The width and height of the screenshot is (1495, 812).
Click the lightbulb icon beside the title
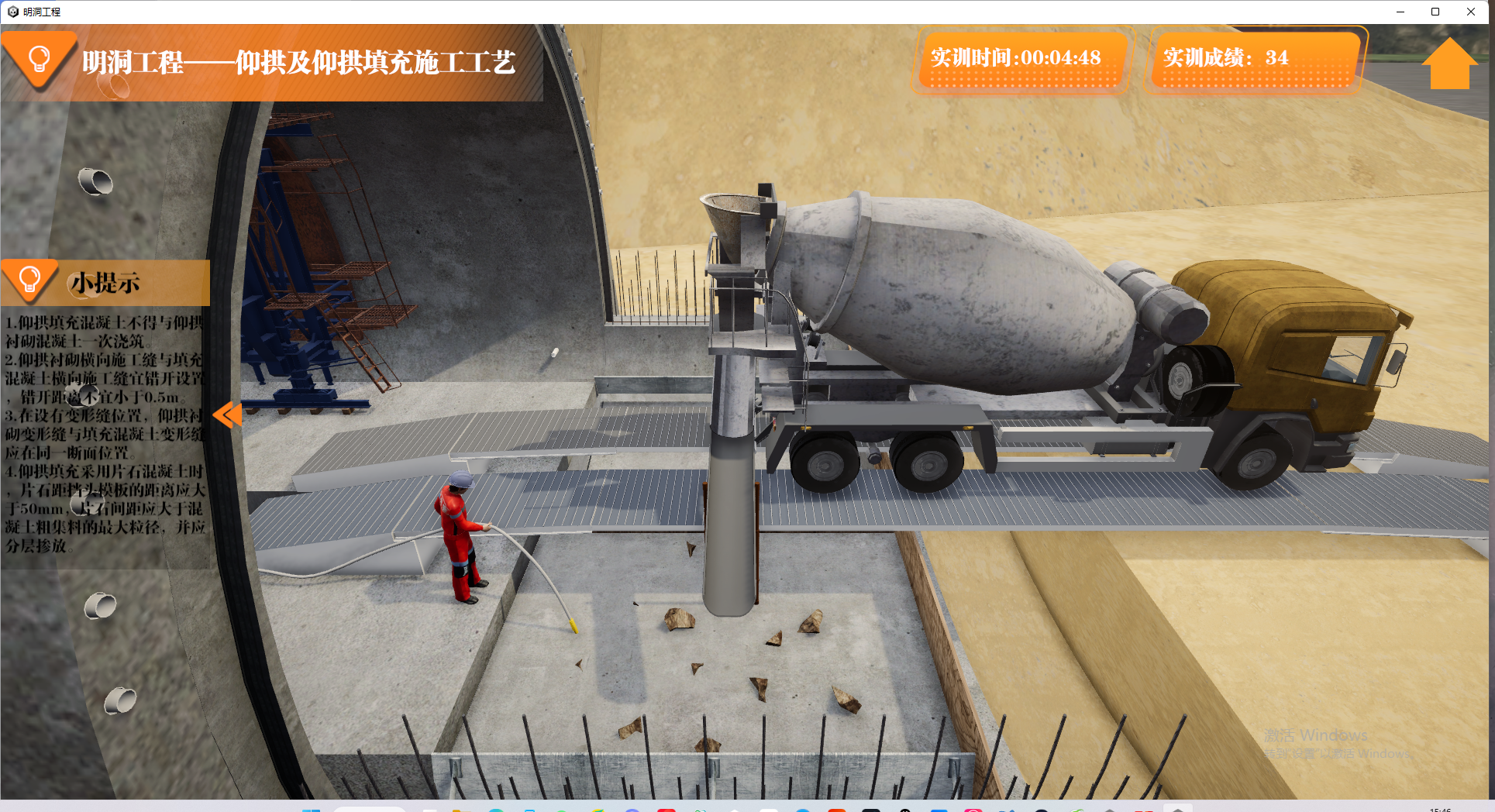point(39,59)
